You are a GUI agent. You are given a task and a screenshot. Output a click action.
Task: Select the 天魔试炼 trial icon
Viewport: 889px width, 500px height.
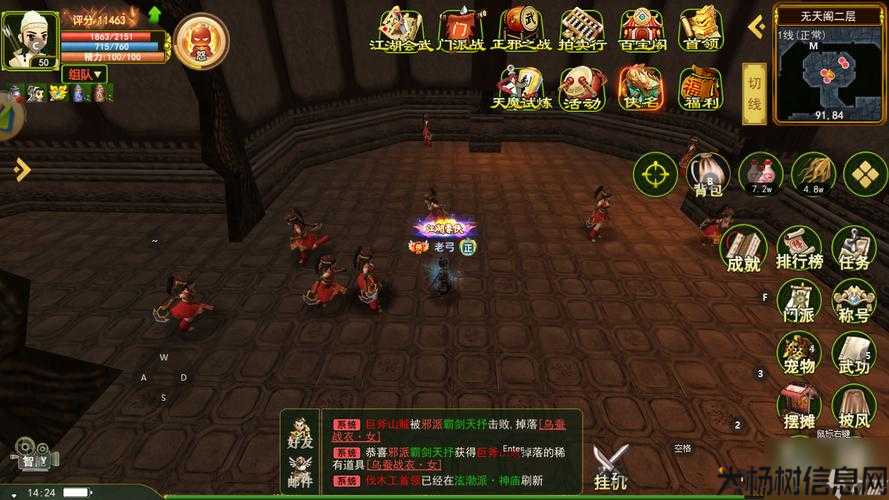point(520,86)
